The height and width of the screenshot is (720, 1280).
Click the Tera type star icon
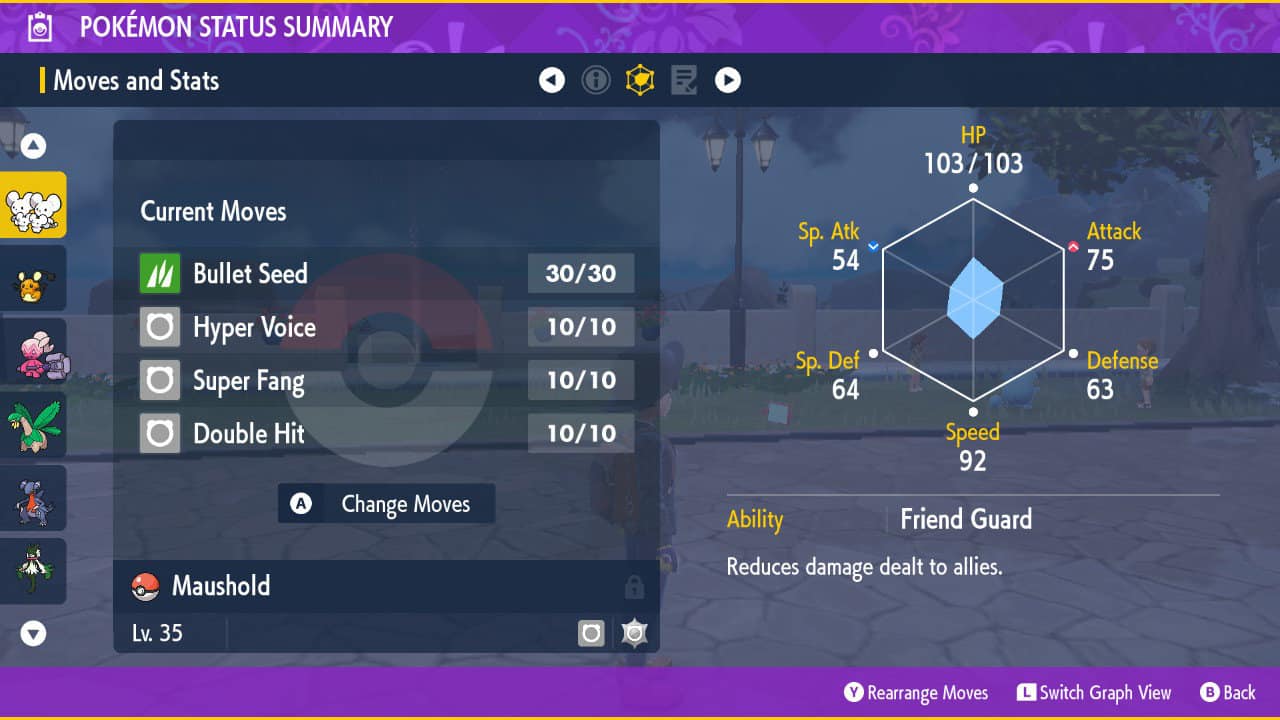(x=634, y=633)
